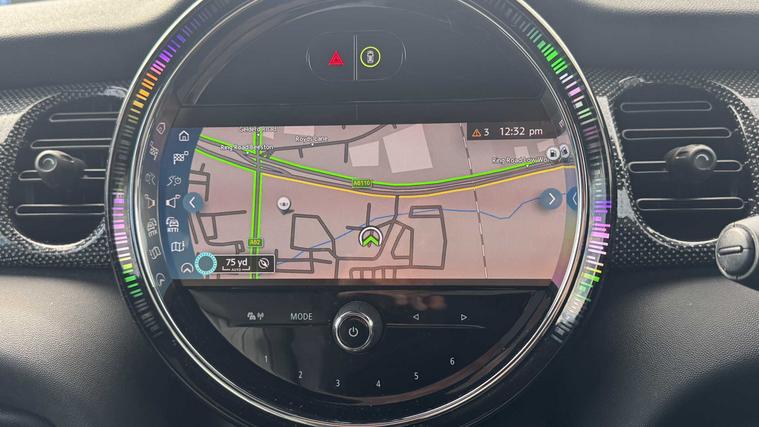Tap the red hazard warning triangle

click(x=336, y=58)
